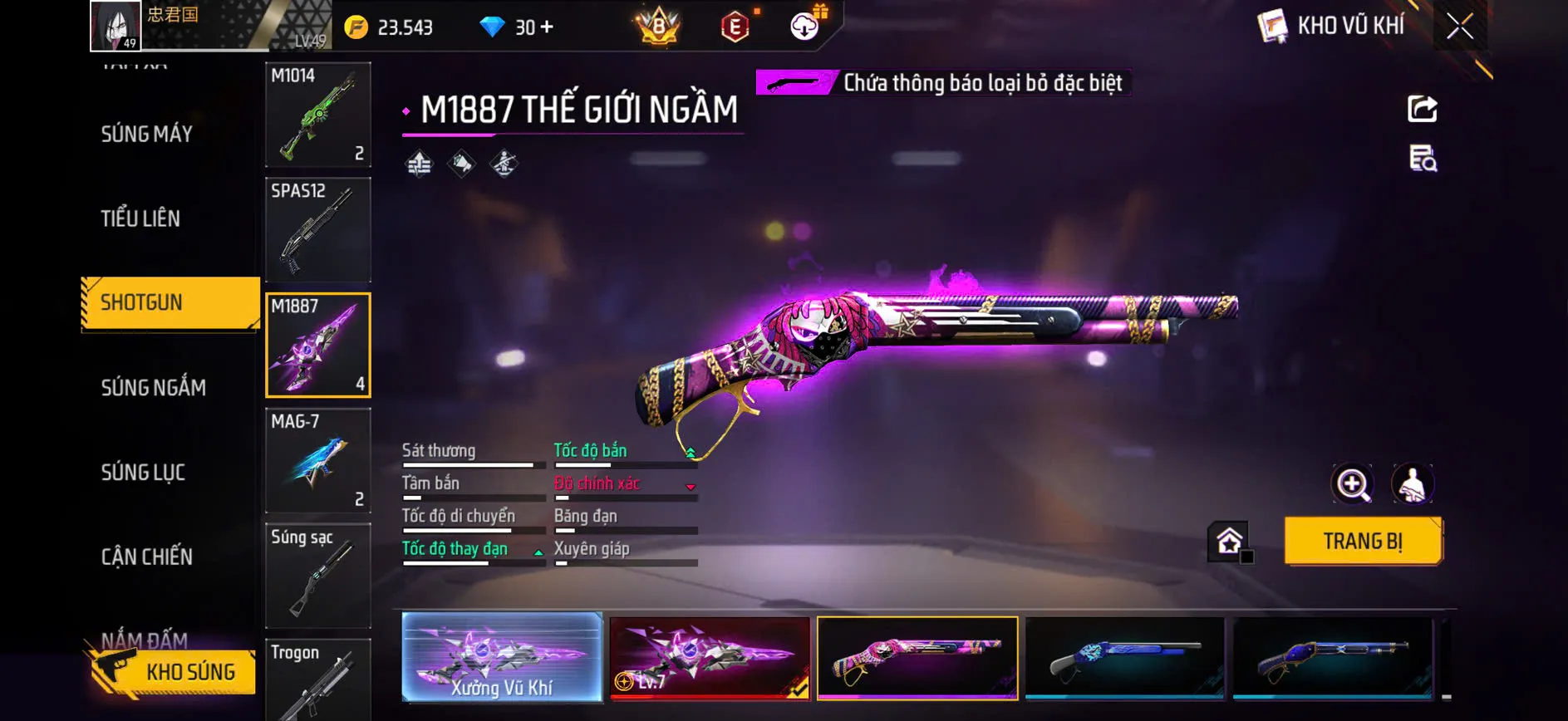Image resolution: width=1568 pixels, height=721 pixels.
Task: Click the share icon
Action: (x=1422, y=109)
